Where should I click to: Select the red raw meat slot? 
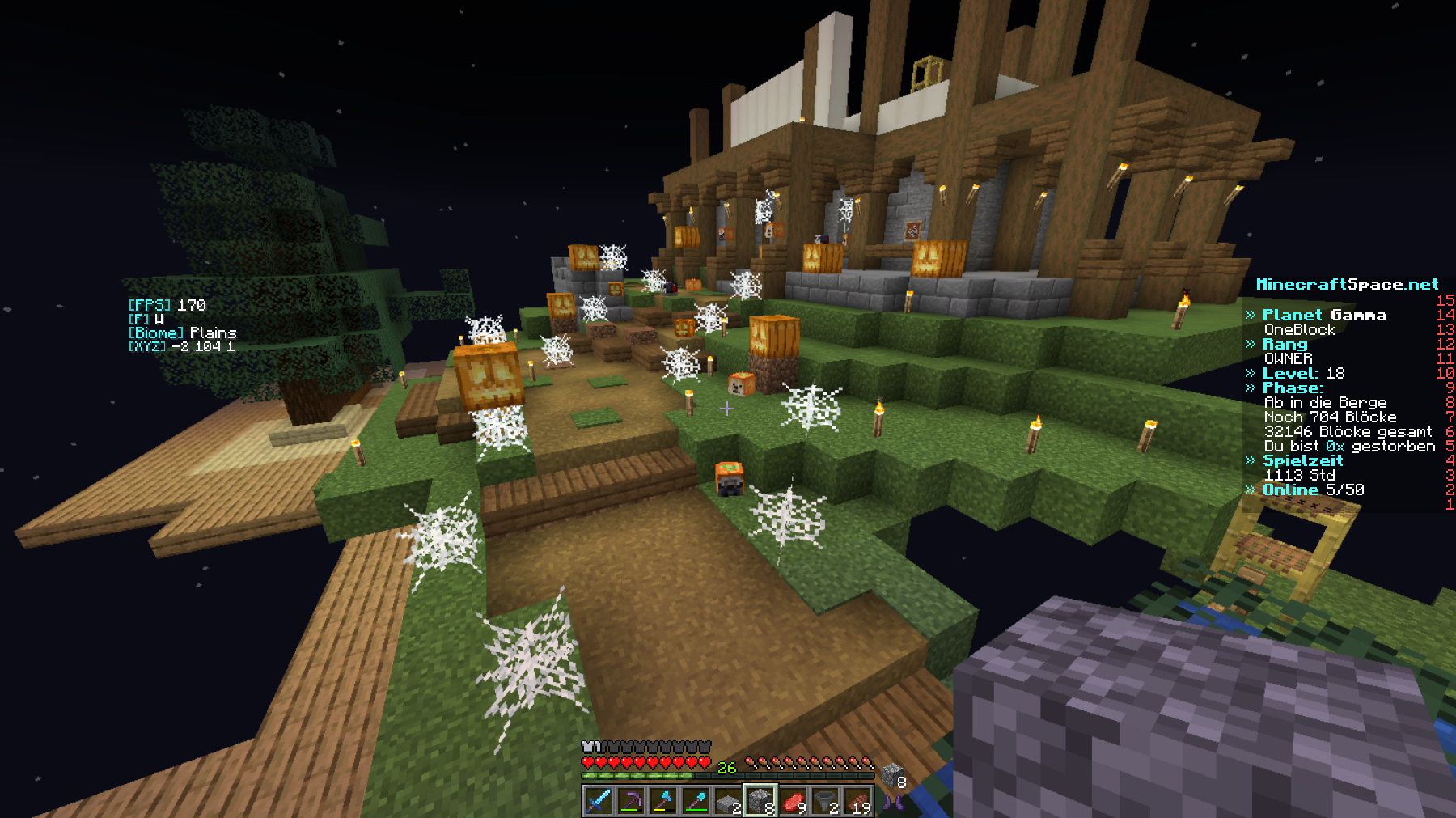(793, 801)
